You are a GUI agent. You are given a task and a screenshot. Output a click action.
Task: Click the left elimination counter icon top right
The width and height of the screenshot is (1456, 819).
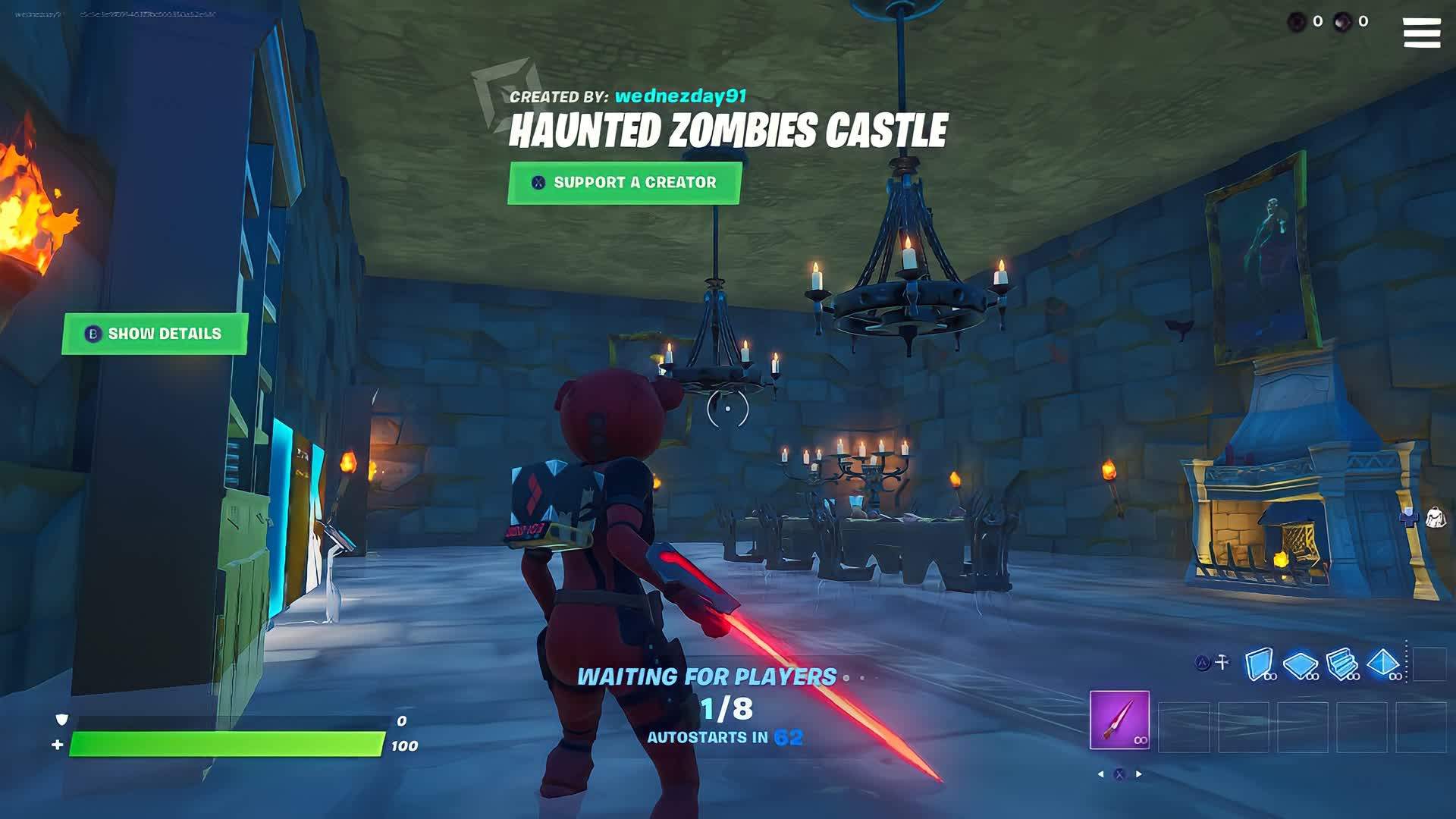(1294, 22)
